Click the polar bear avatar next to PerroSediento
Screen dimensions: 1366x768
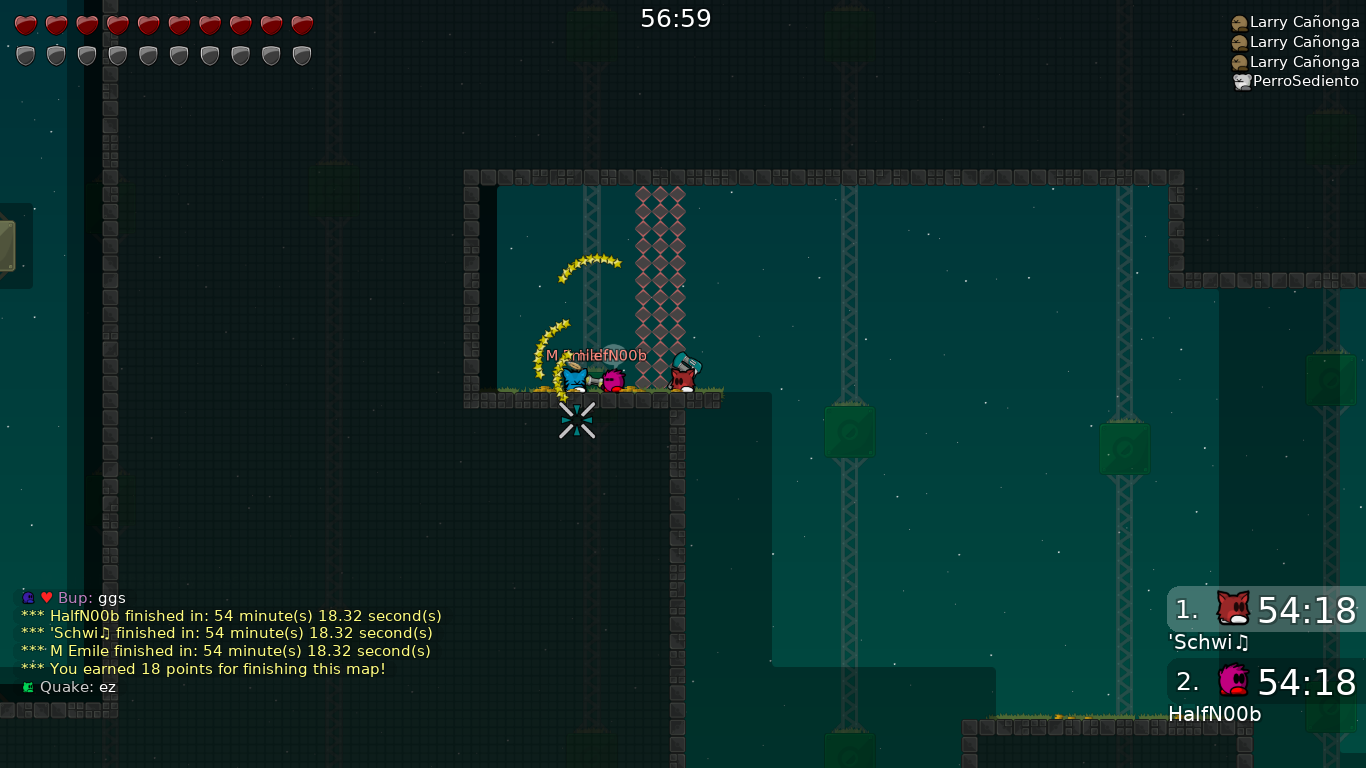(x=1240, y=81)
